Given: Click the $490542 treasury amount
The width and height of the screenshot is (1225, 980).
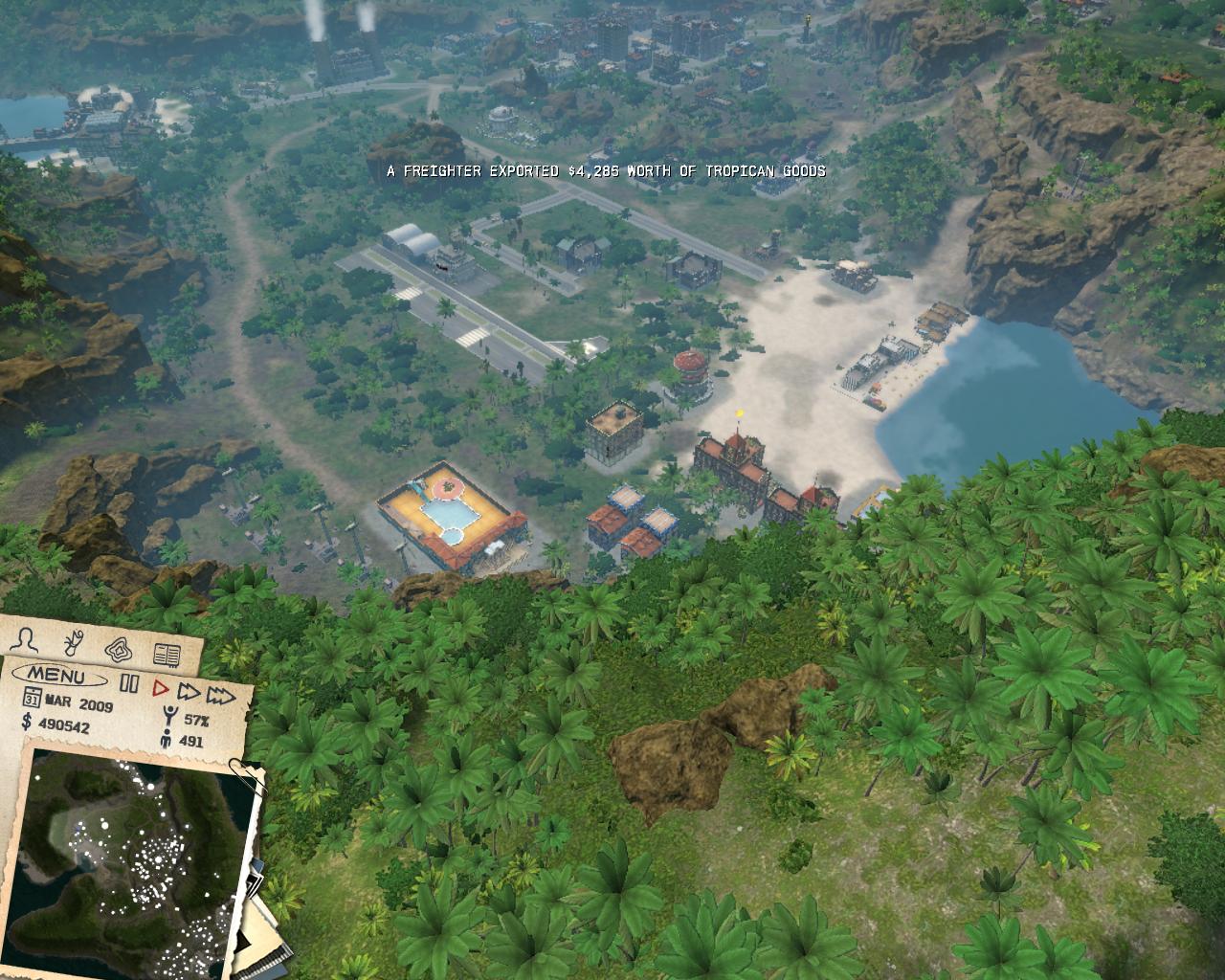Looking at the screenshot, I should (65, 726).
